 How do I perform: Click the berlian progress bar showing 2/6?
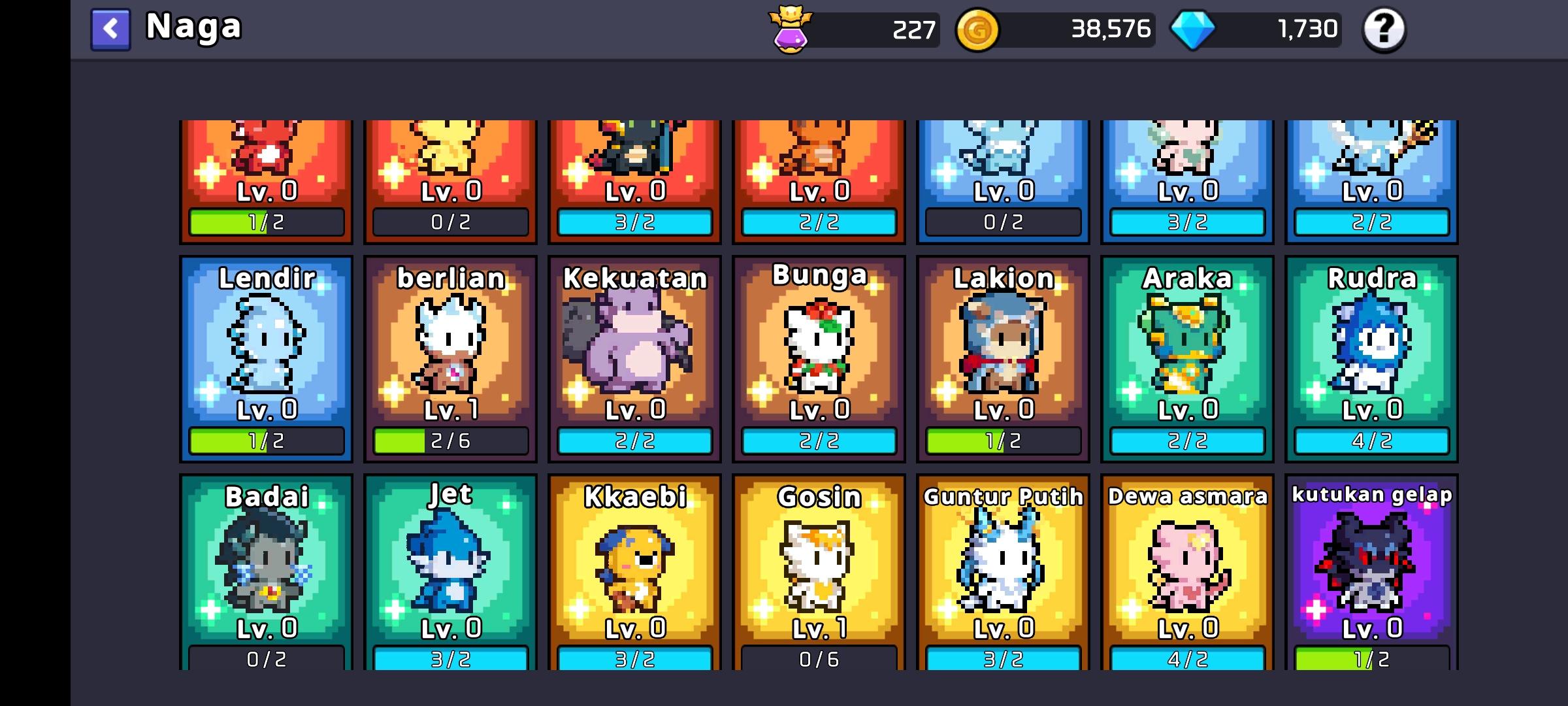pos(451,443)
